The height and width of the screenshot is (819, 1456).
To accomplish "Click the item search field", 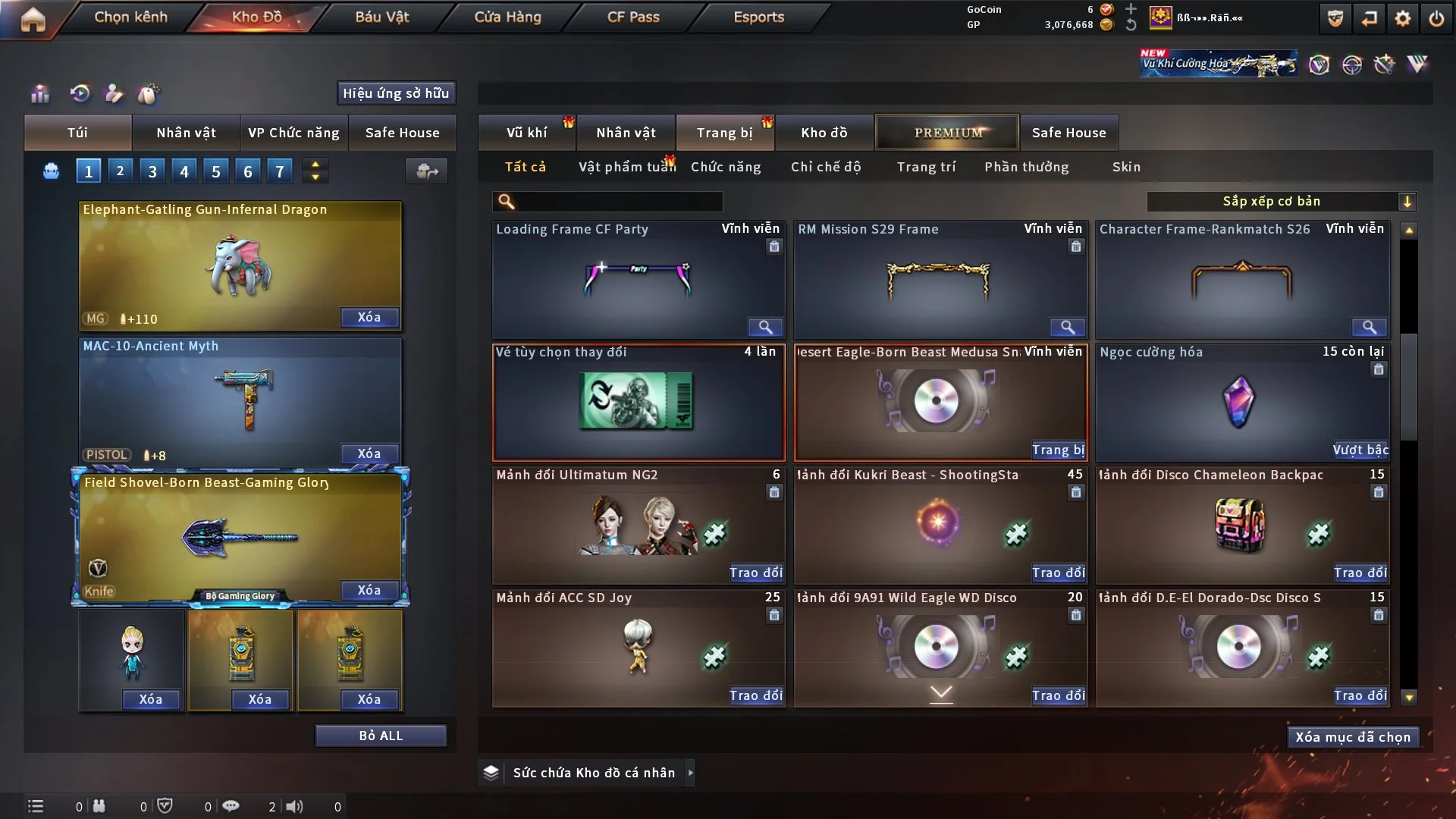I will (618, 201).
